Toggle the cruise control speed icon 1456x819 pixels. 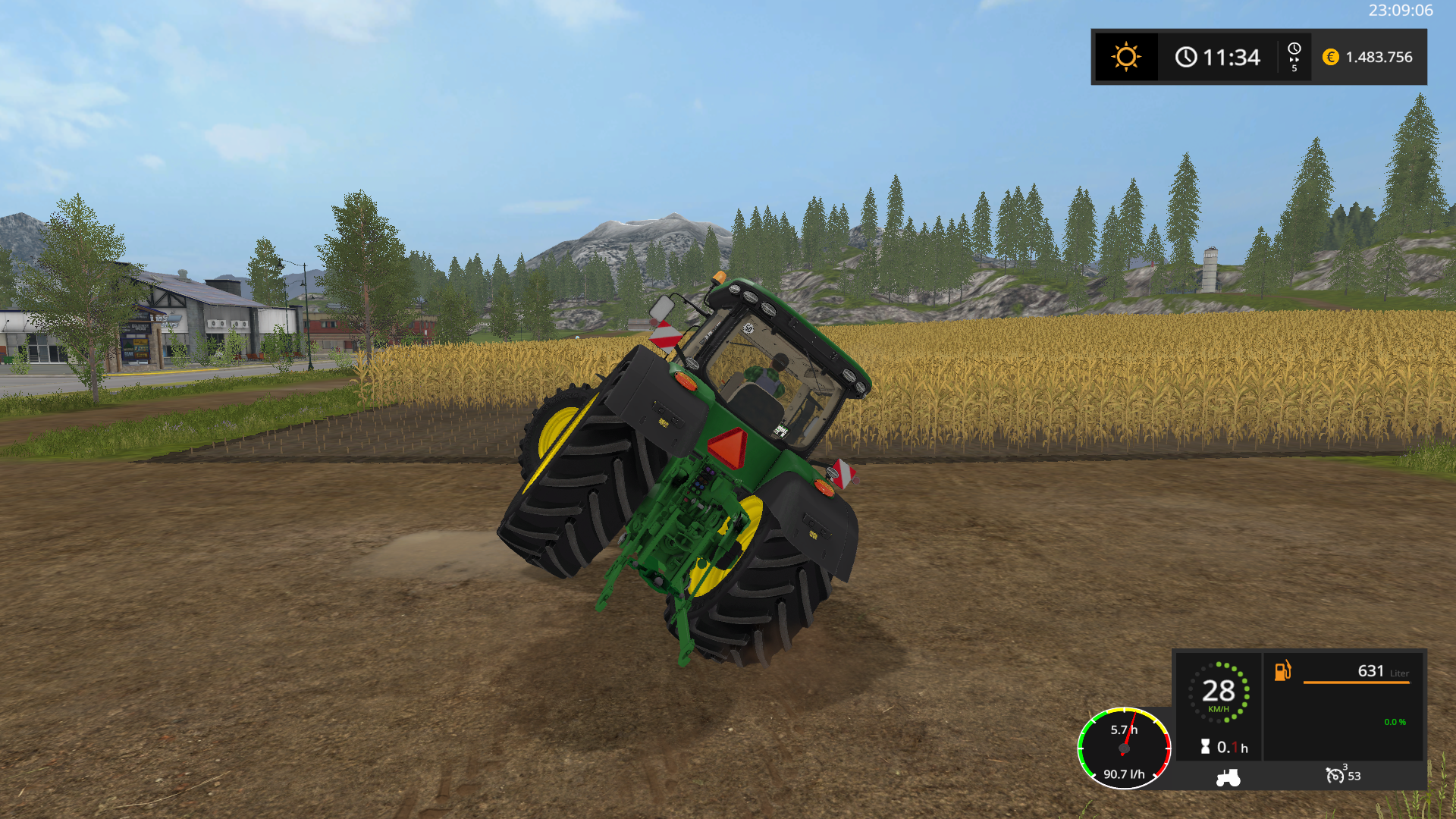[1335, 775]
